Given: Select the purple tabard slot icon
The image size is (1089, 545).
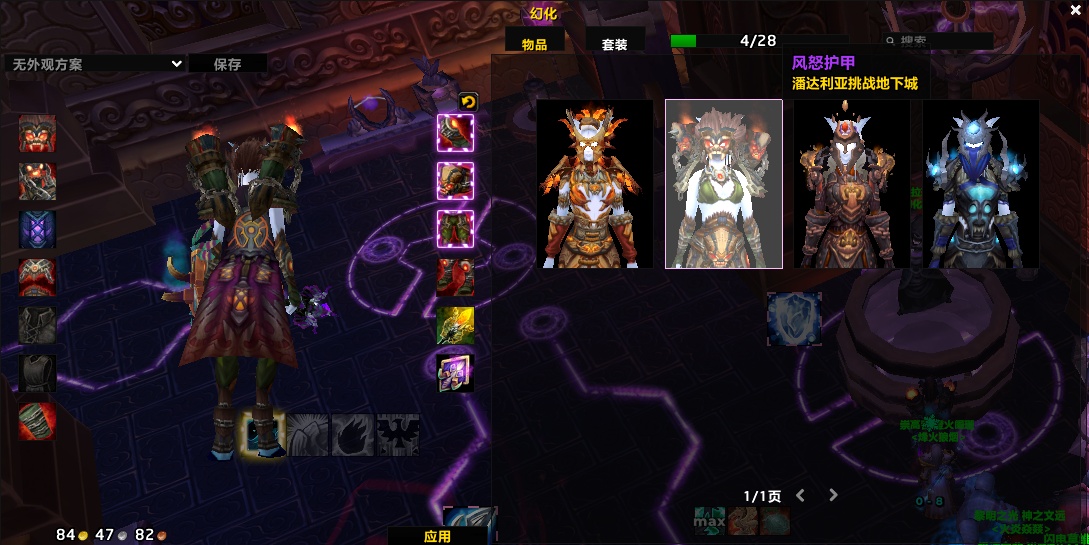Looking at the screenshot, I should [x=455, y=373].
